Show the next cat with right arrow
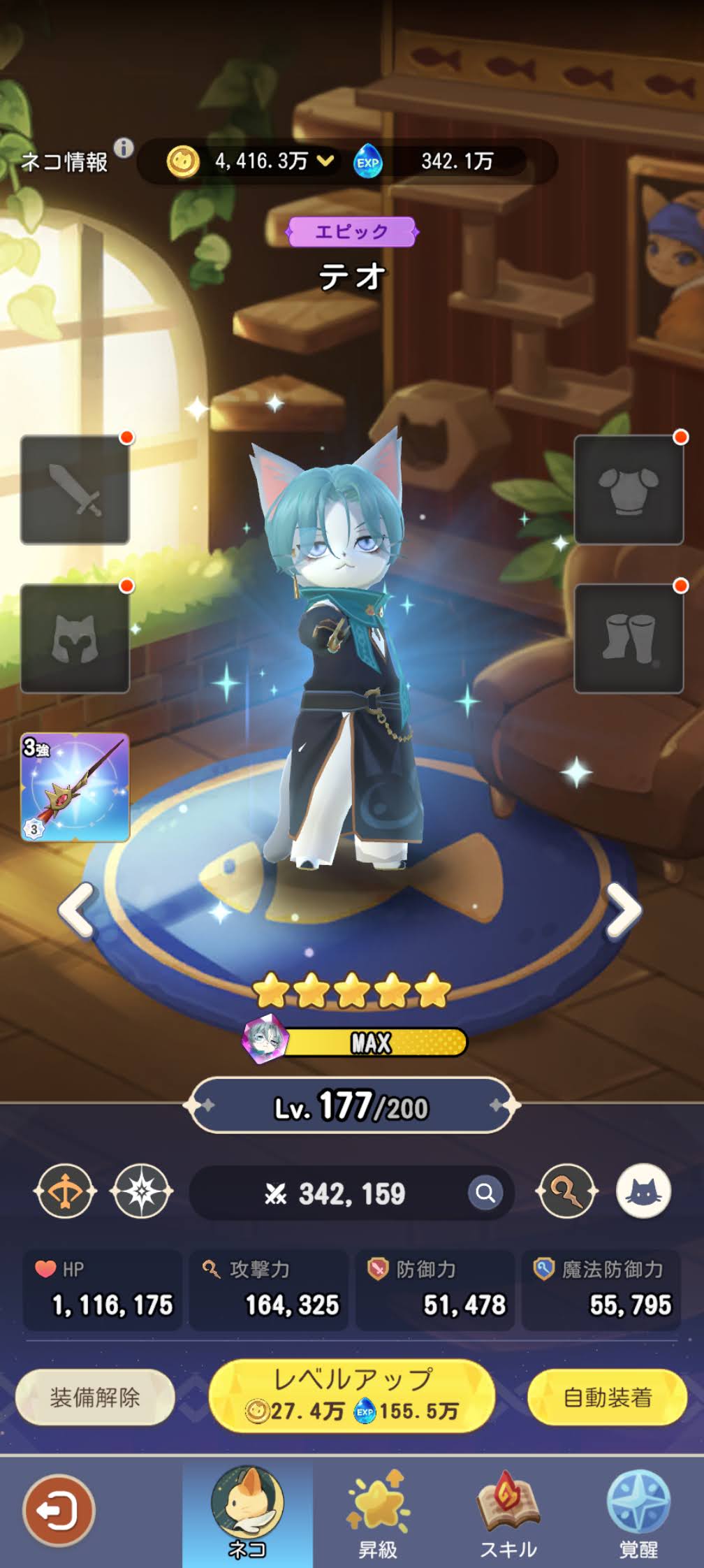The image size is (704, 1568). 622,909
